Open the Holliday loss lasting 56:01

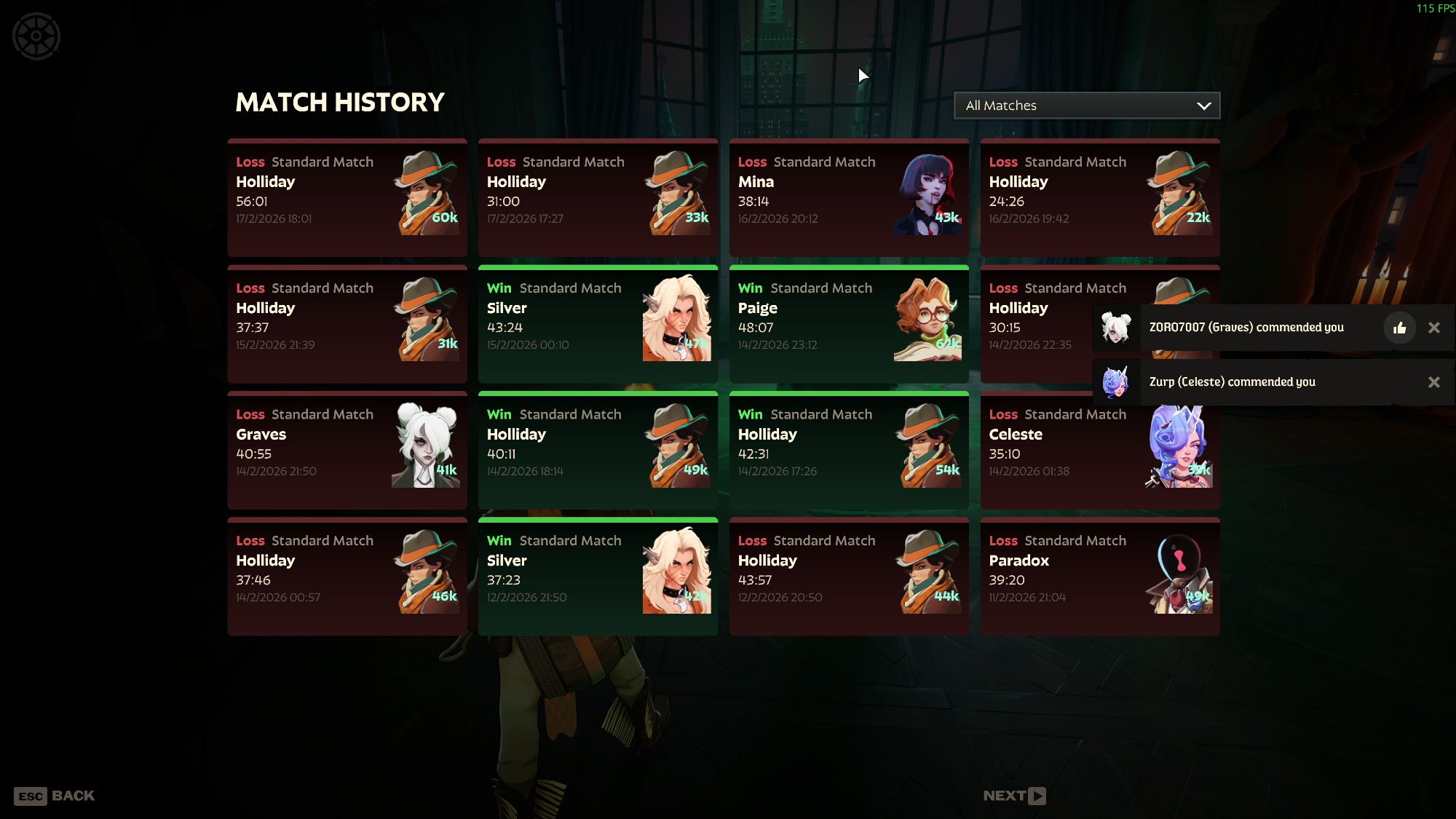pos(347,197)
